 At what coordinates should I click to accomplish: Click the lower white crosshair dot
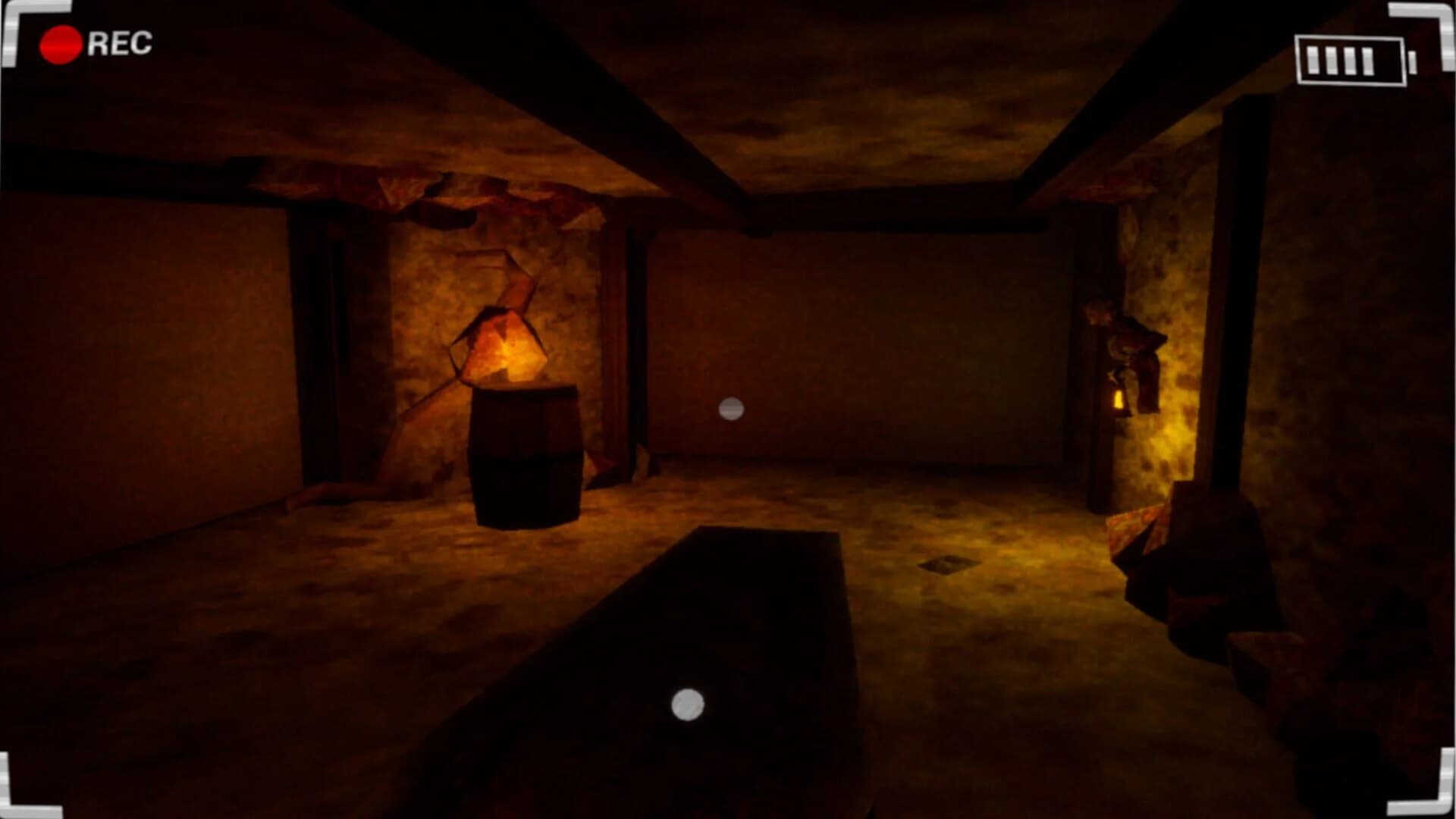click(686, 705)
